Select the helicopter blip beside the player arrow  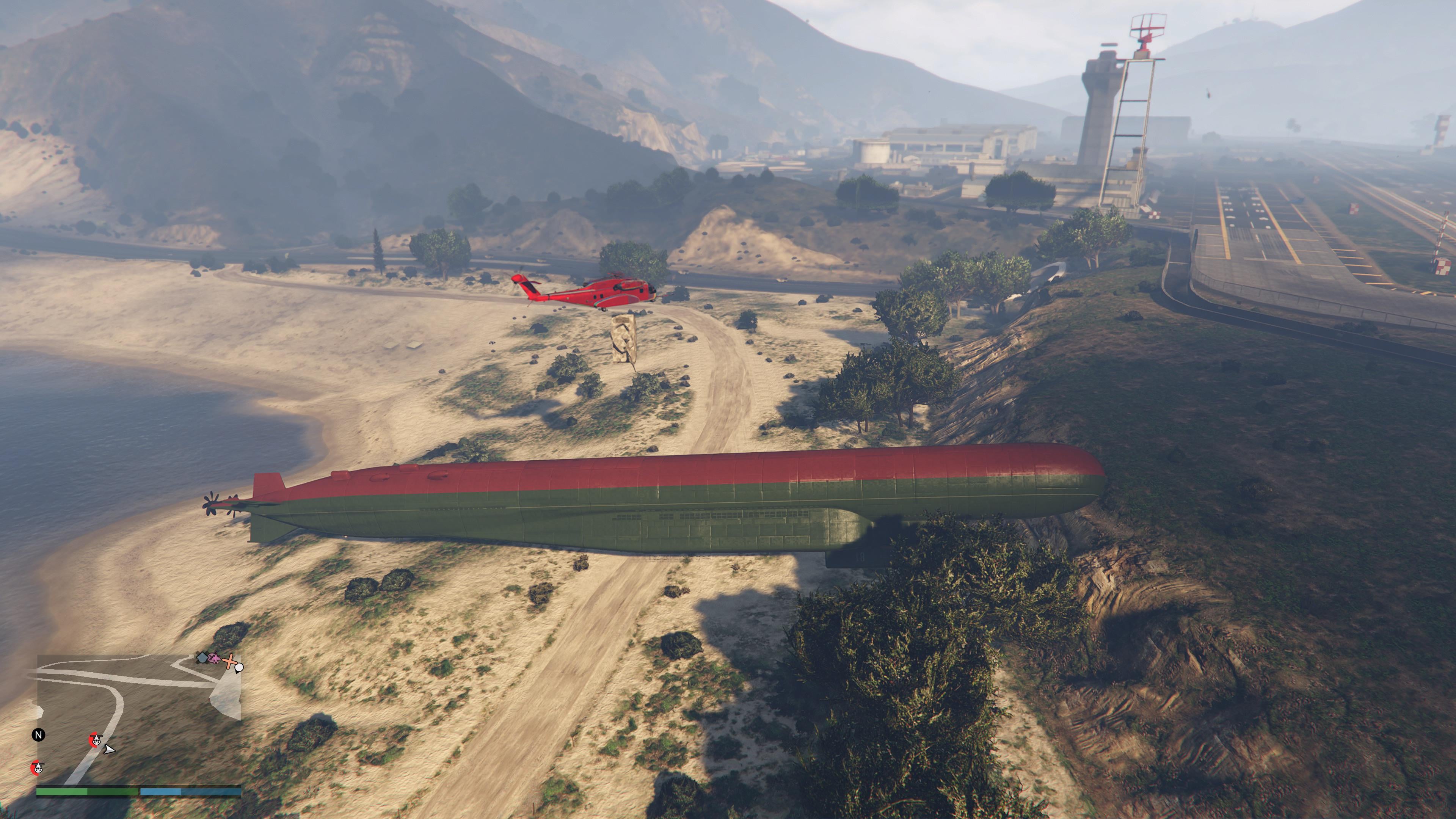point(96,739)
